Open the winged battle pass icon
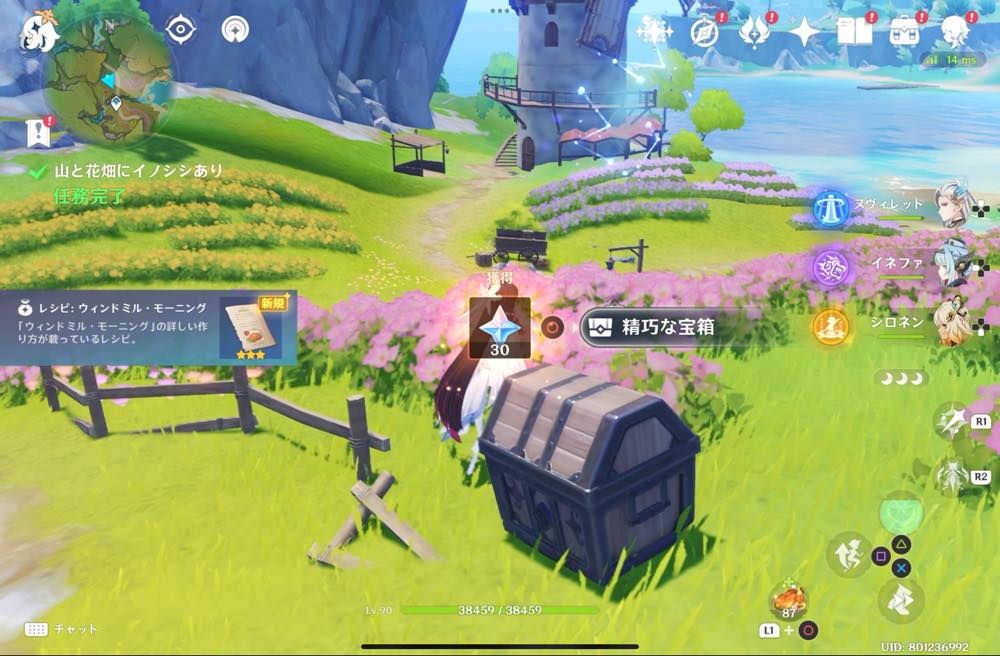 pyautogui.click(x=753, y=32)
